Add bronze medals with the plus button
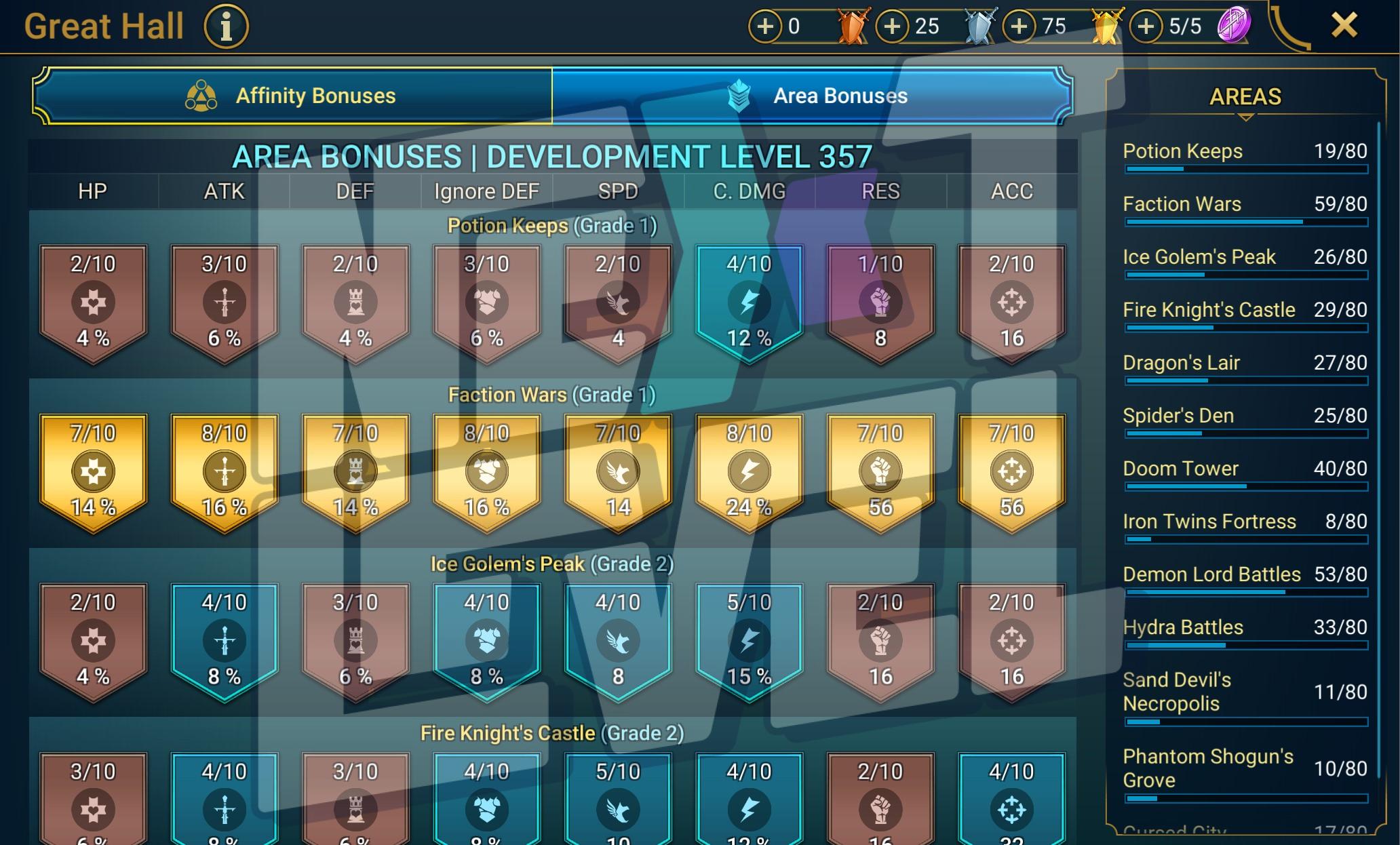The height and width of the screenshot is (845, 1400). coord(765,26)
